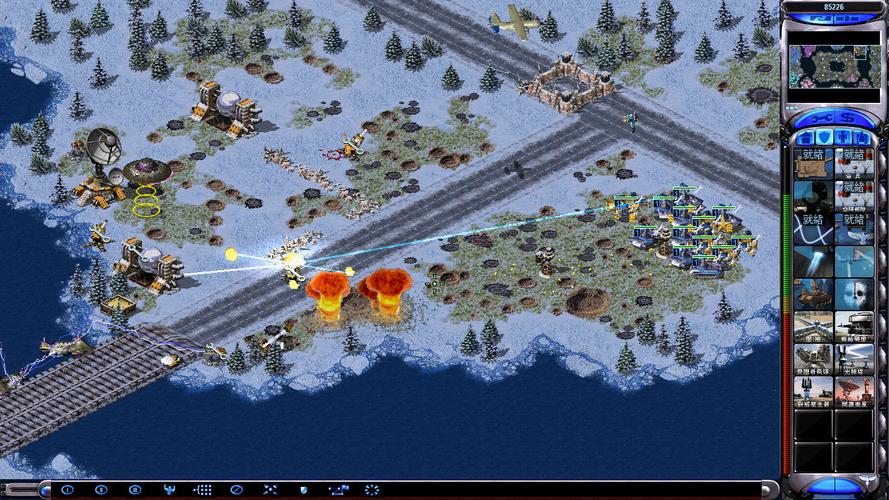Select the airfield runway build icon
The height and width of the screenshot is (500, 889).
(x=812, y=324)
